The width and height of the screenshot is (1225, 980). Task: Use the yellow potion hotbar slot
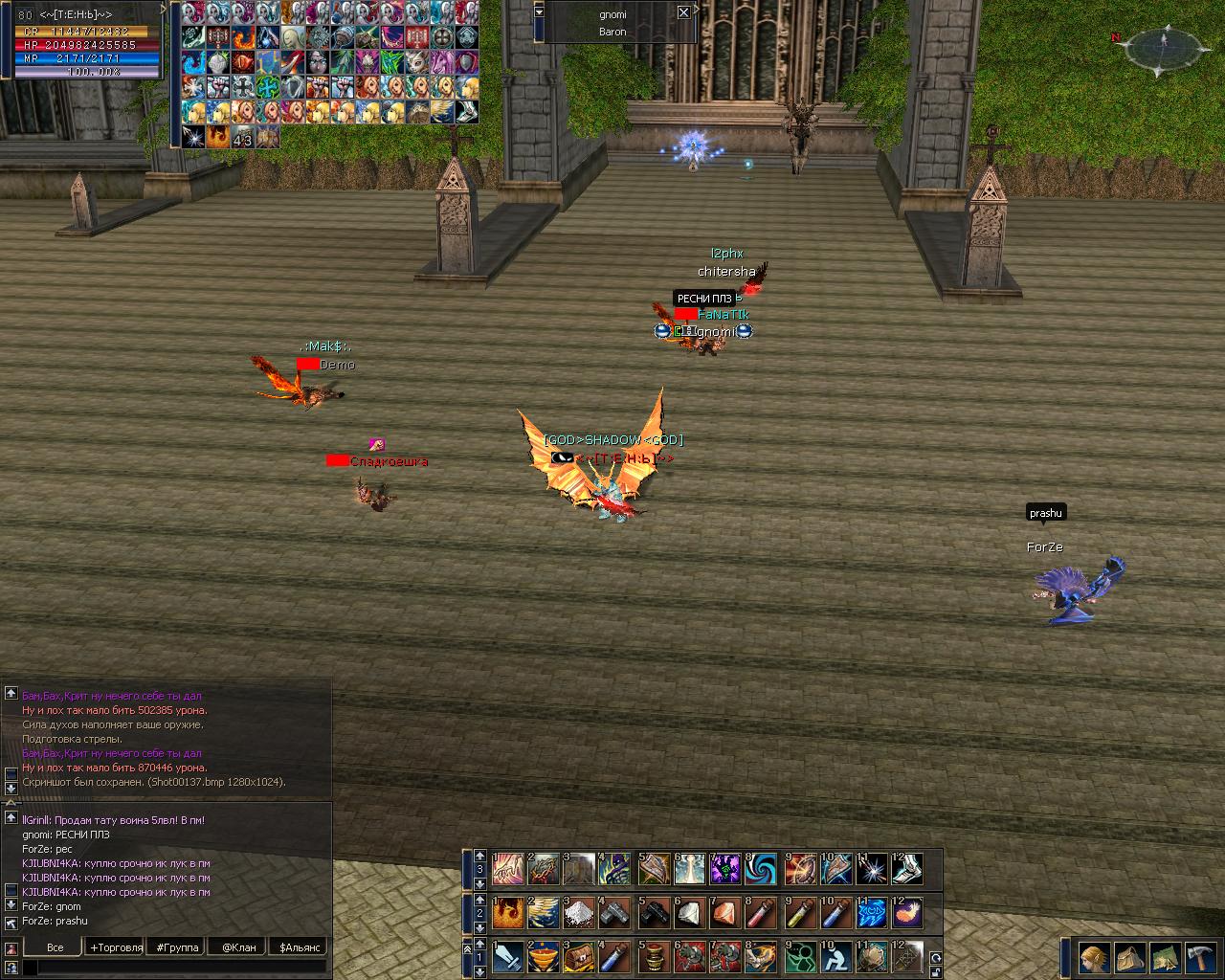coord(800,913)
